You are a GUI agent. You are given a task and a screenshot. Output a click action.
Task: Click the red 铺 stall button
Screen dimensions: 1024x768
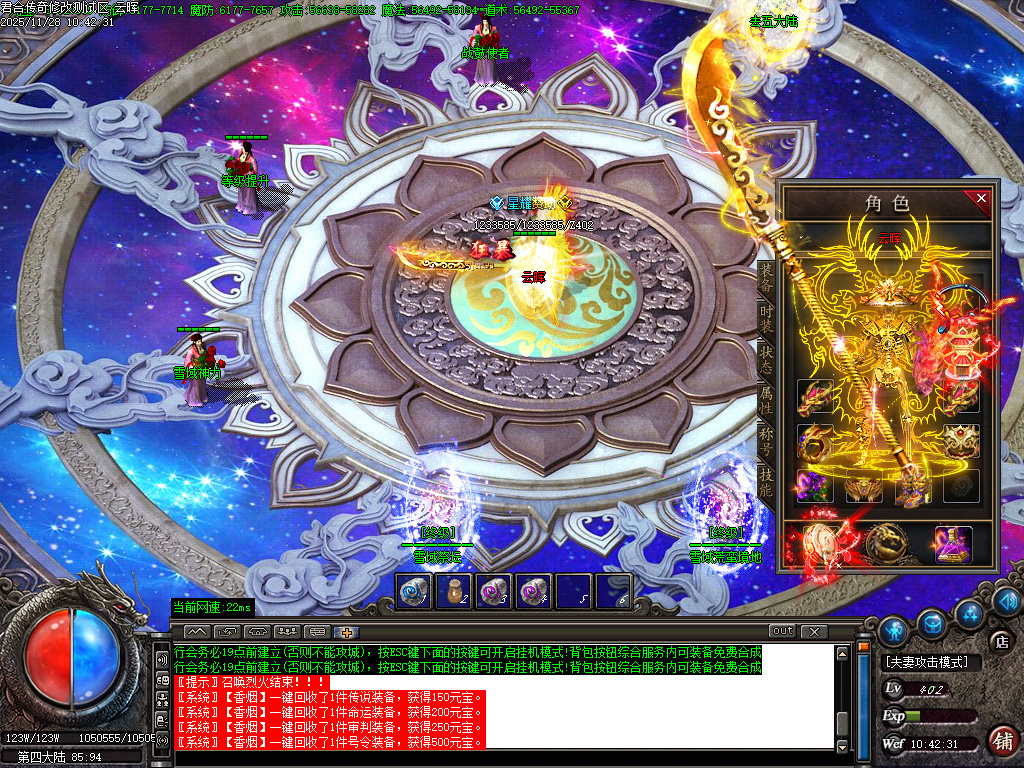click(1001, 741)
